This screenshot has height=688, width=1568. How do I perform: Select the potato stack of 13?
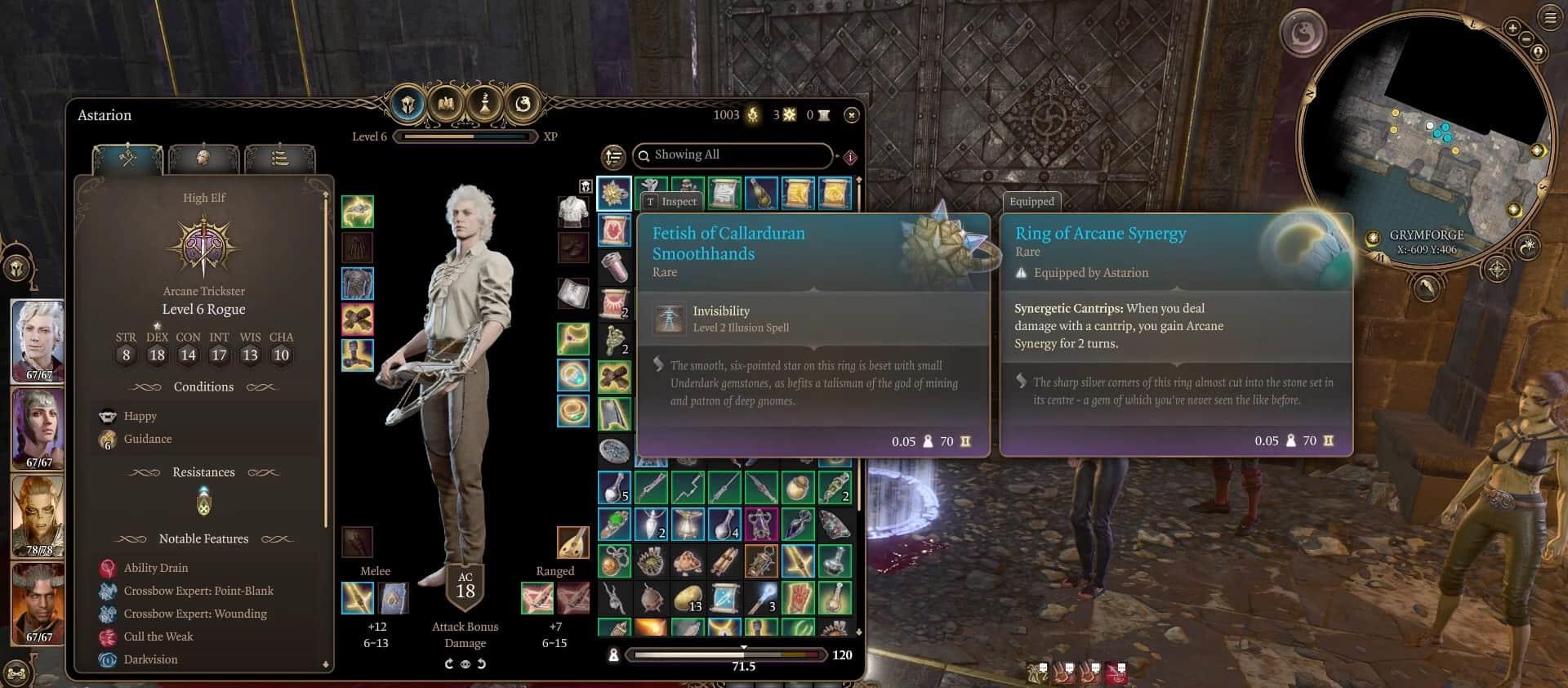click(688, 598)
